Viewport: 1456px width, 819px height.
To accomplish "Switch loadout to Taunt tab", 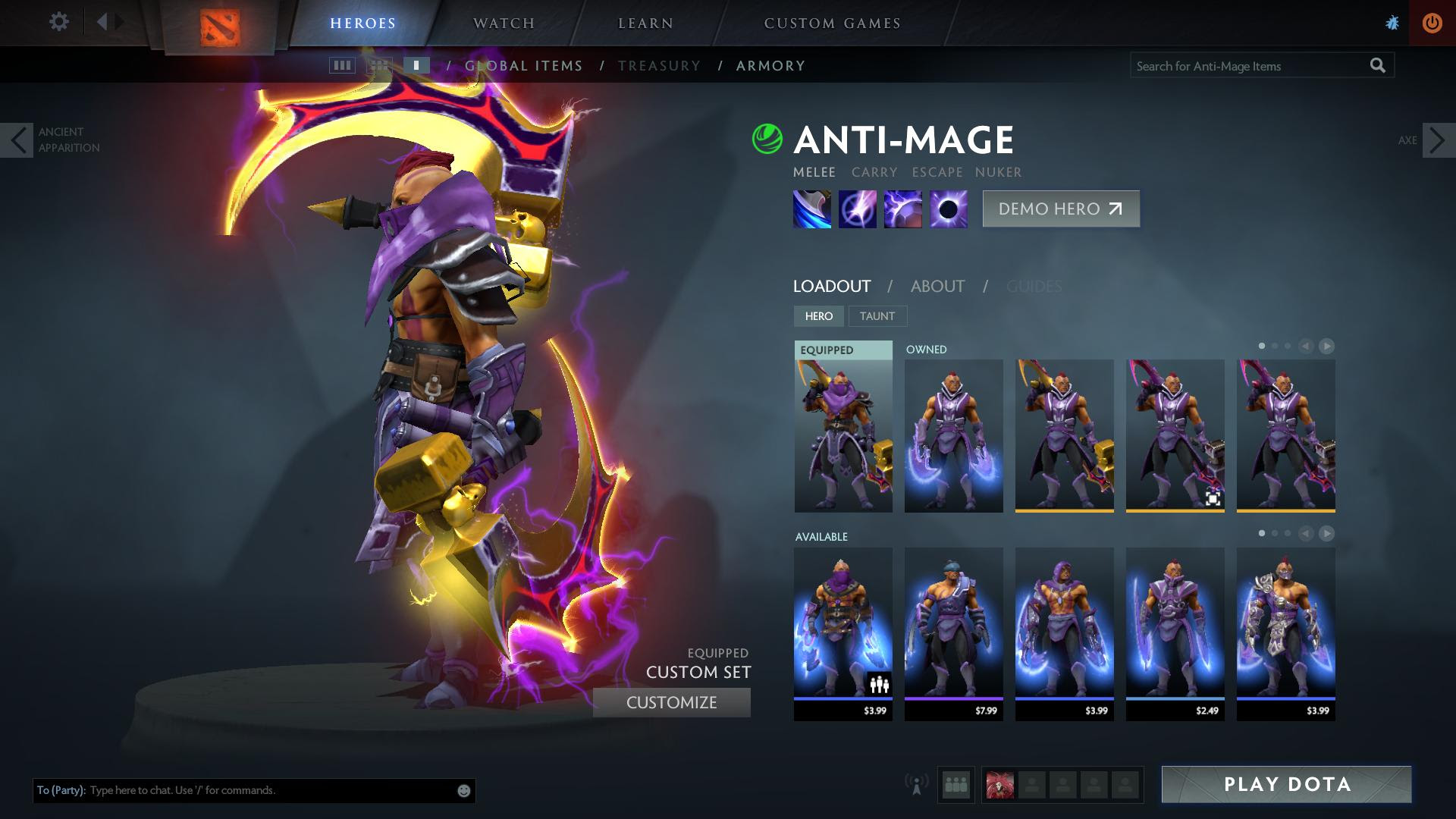I will point(877,316).
